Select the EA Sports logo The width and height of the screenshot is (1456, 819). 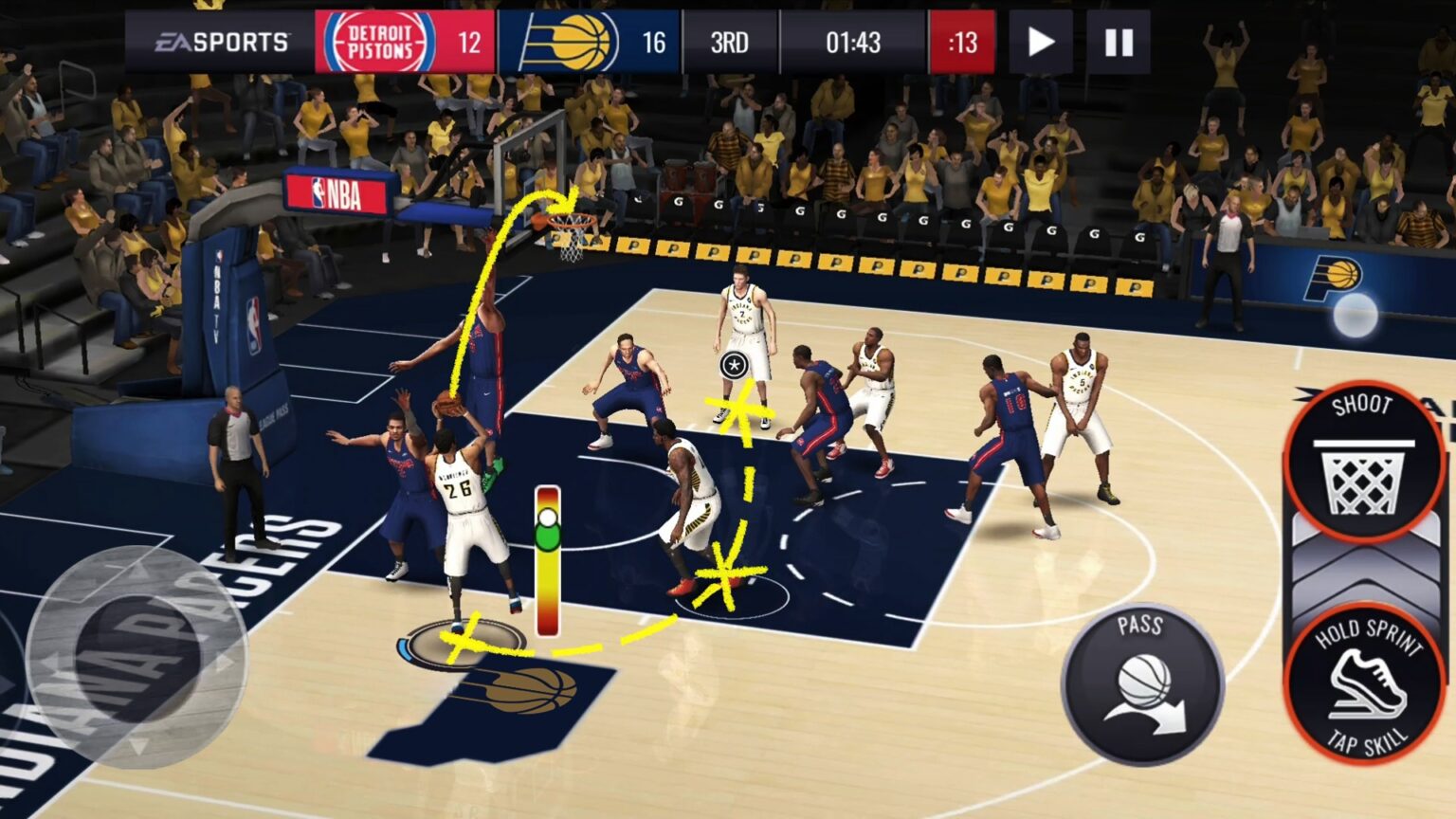(224, 40)
